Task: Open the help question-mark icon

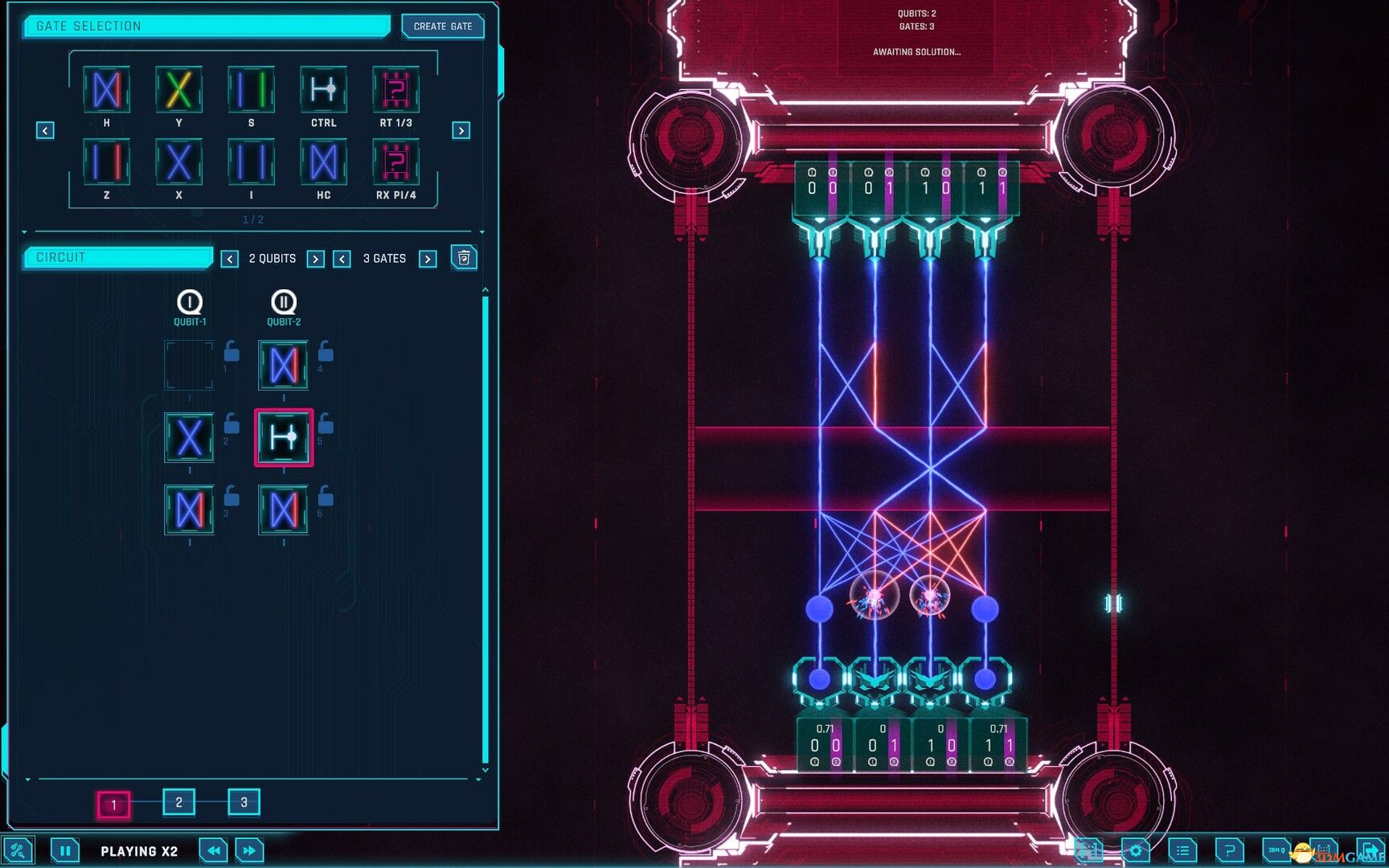Action: pos(1228,849)
